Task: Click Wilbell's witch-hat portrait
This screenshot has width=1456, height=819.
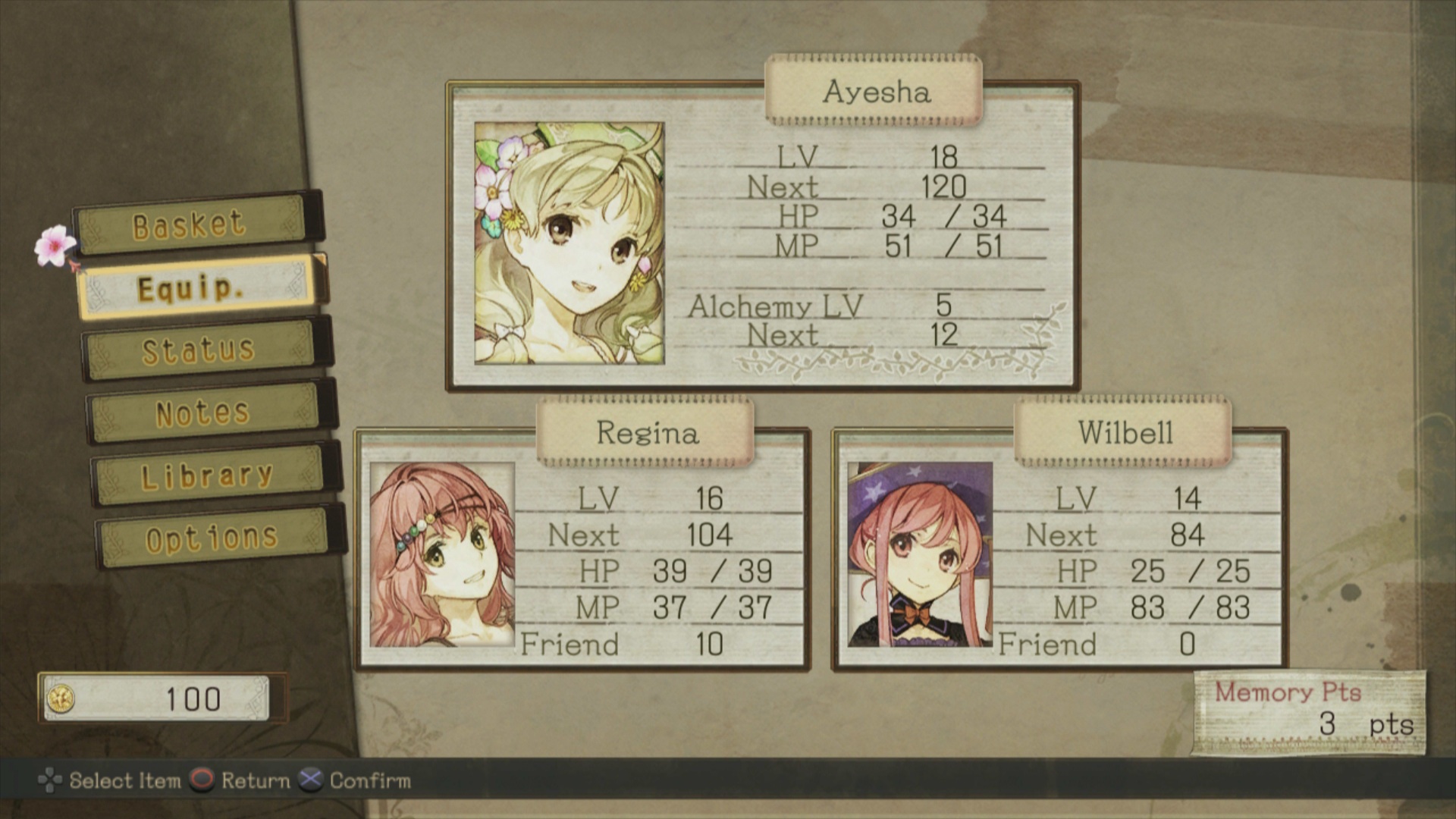Action: tap(920, 554)
